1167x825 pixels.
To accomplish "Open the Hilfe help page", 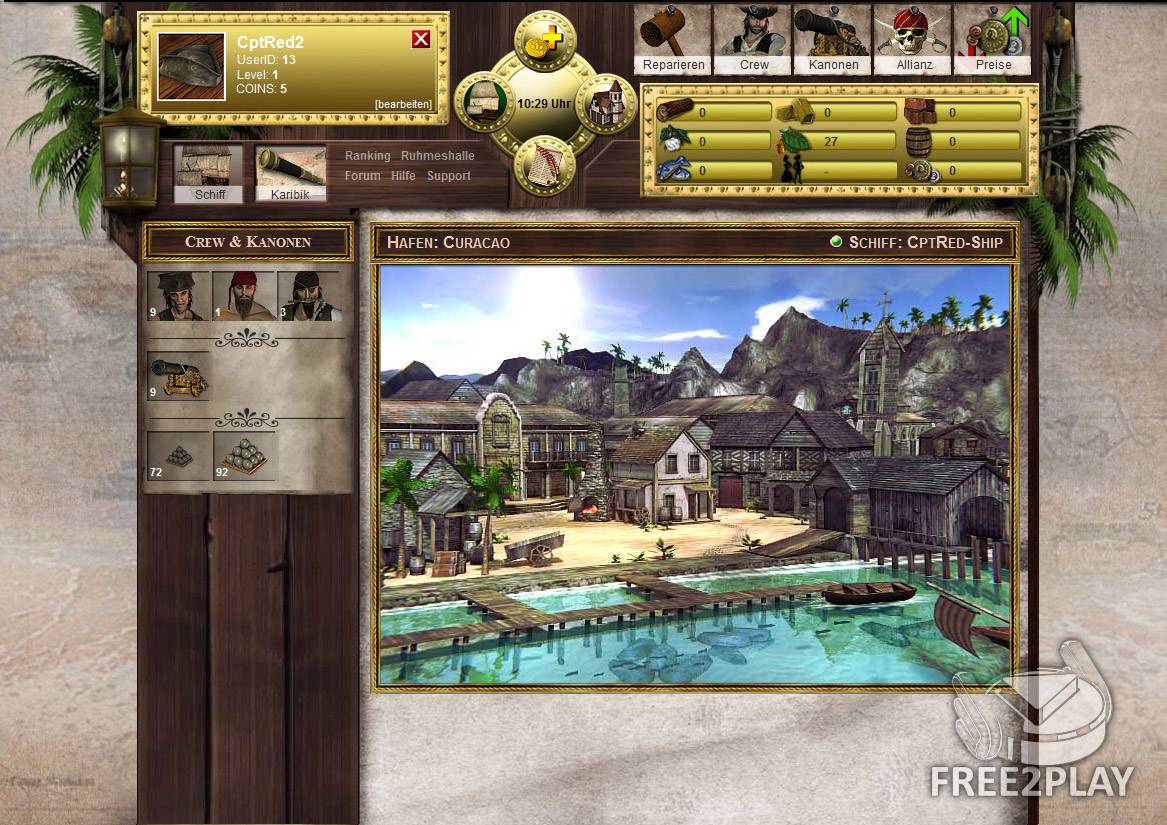I will (403, 176).
